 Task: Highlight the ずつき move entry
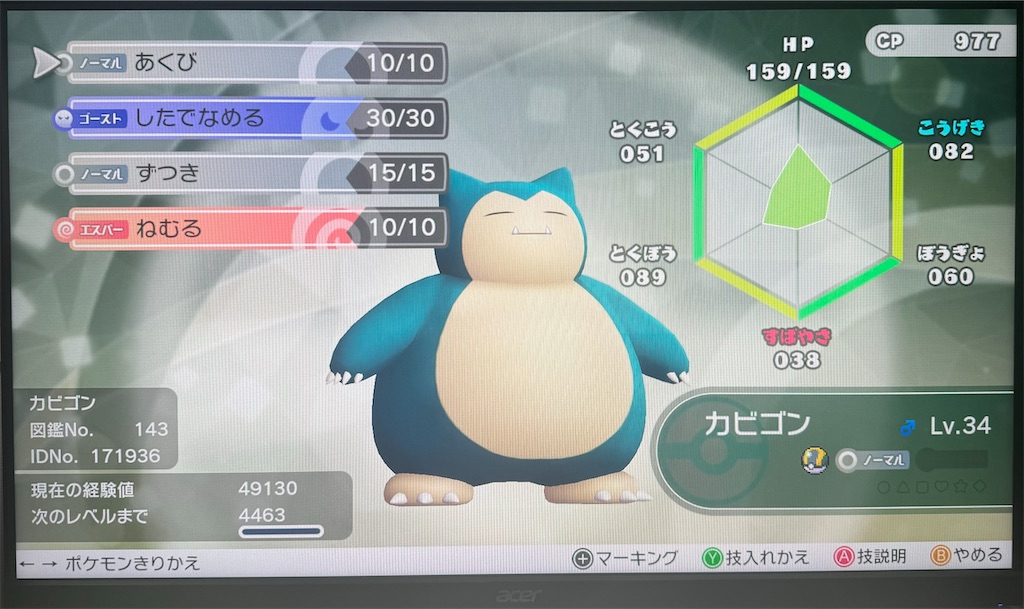pyautogui.click(x=250, y=174)
